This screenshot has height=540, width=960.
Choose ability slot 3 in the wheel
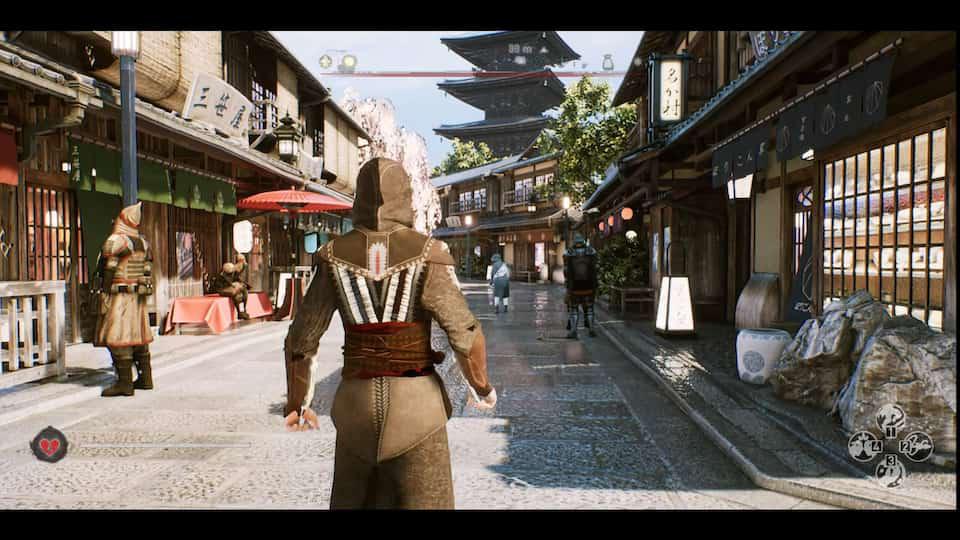[890, 471]
